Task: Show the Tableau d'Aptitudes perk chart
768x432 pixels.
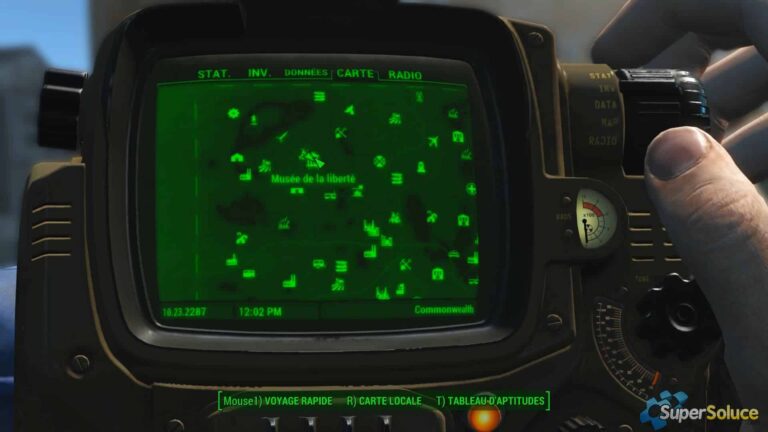Action: pyautogui.click(x=490, y=401)
